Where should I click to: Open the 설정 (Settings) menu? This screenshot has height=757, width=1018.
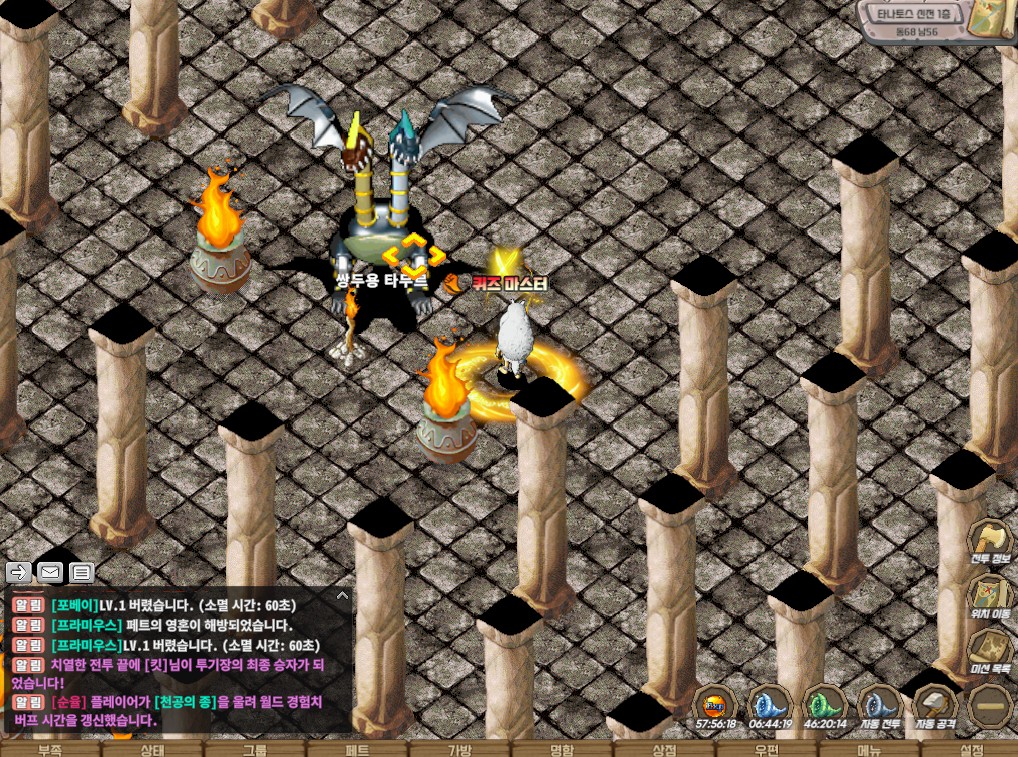click(971, 749)
